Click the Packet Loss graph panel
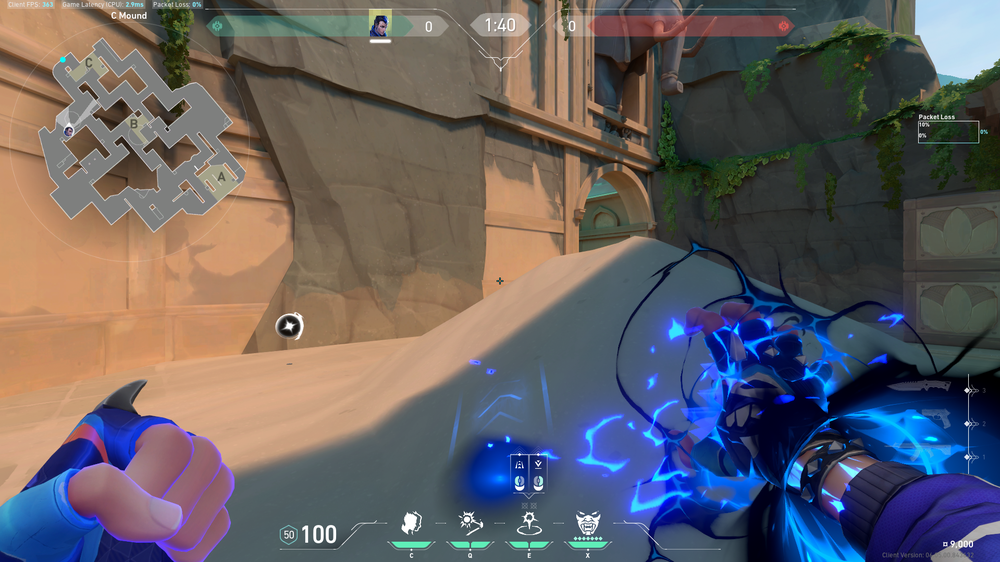This screenshot has height=562, width=1000. click(x=948, y=129)
